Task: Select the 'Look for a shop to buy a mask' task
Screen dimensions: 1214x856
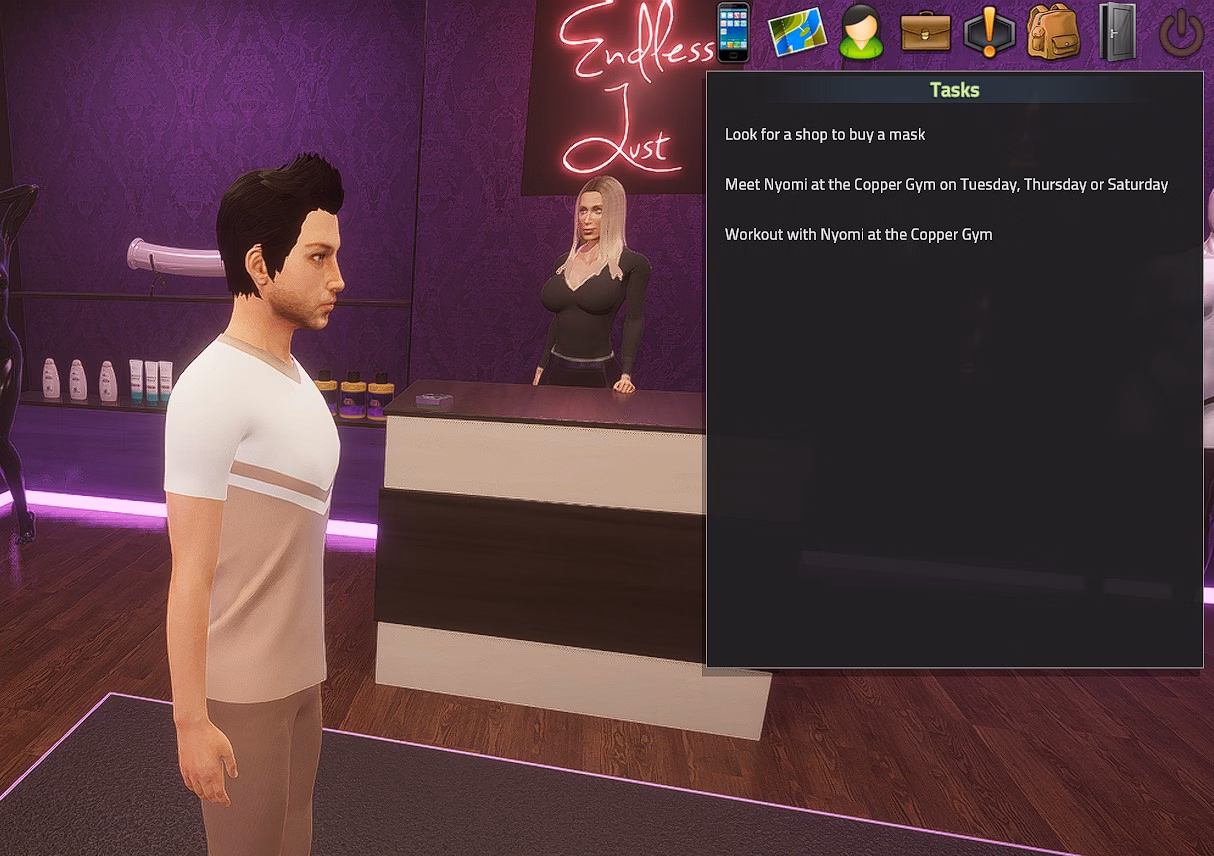Action: tap(825, 134)
